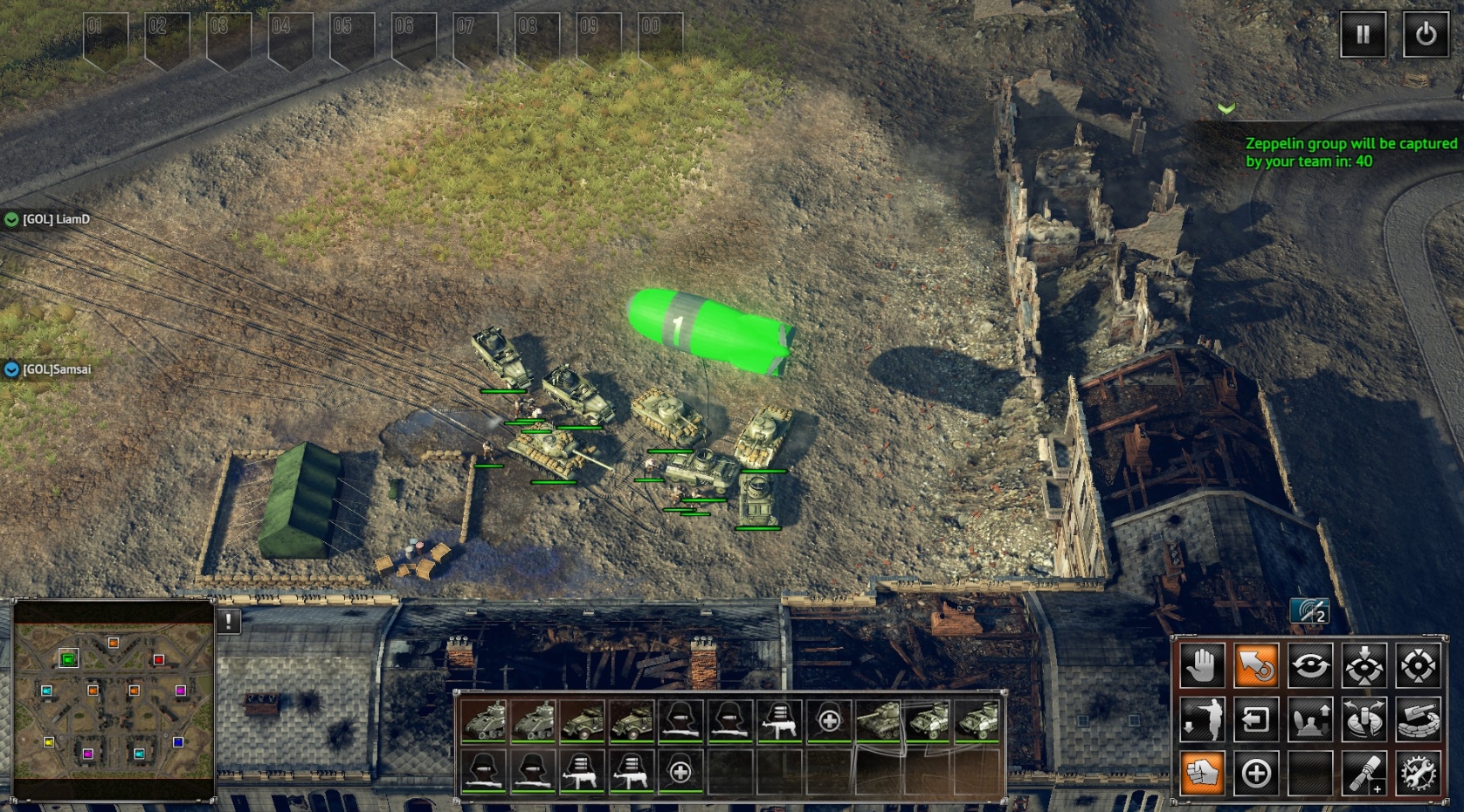The height and width of the screenshot is (812, 1464).
Task: Toggle the attack-move mode off
Action: click(1257, 664)
